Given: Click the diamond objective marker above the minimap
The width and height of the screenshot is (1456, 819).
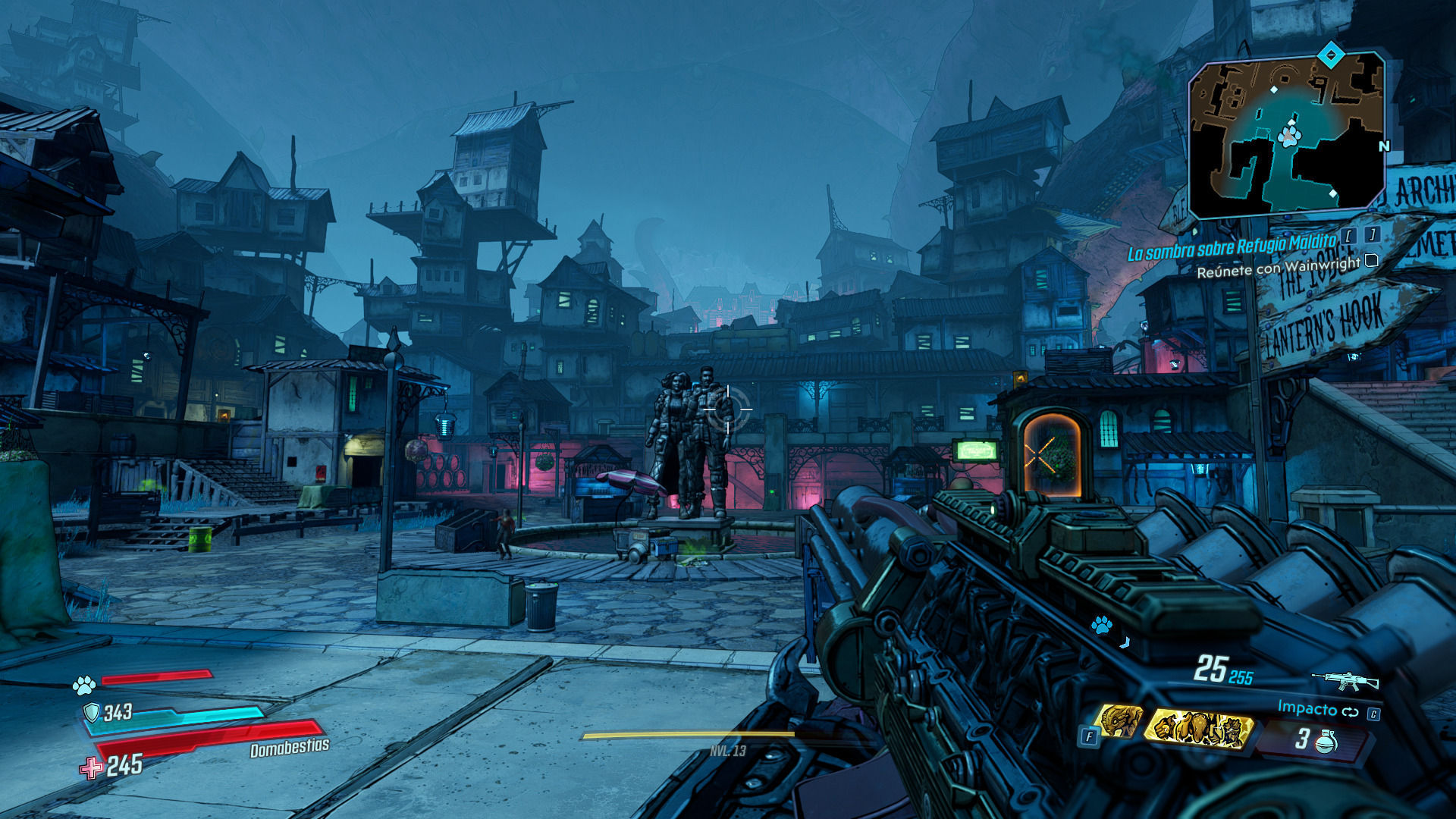Looking at the screenshot, I should tap(1330, 55).
